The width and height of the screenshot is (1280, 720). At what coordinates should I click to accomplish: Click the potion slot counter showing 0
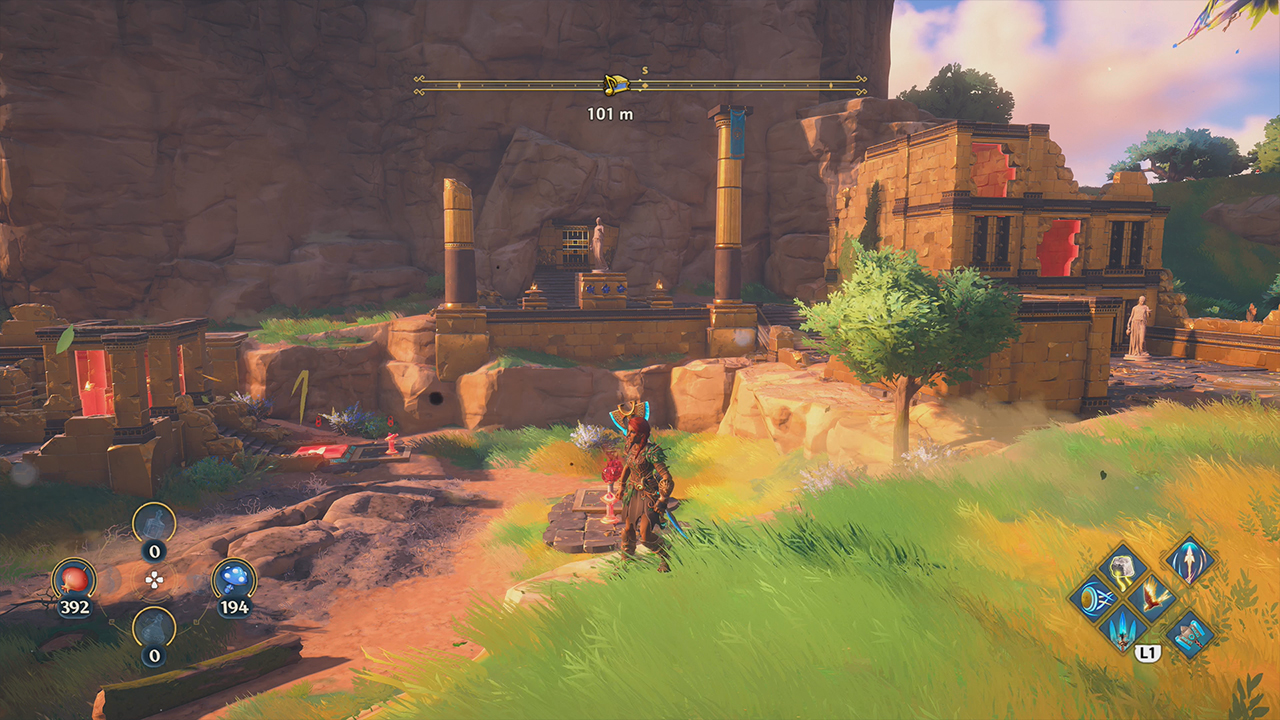click(154, 552)
